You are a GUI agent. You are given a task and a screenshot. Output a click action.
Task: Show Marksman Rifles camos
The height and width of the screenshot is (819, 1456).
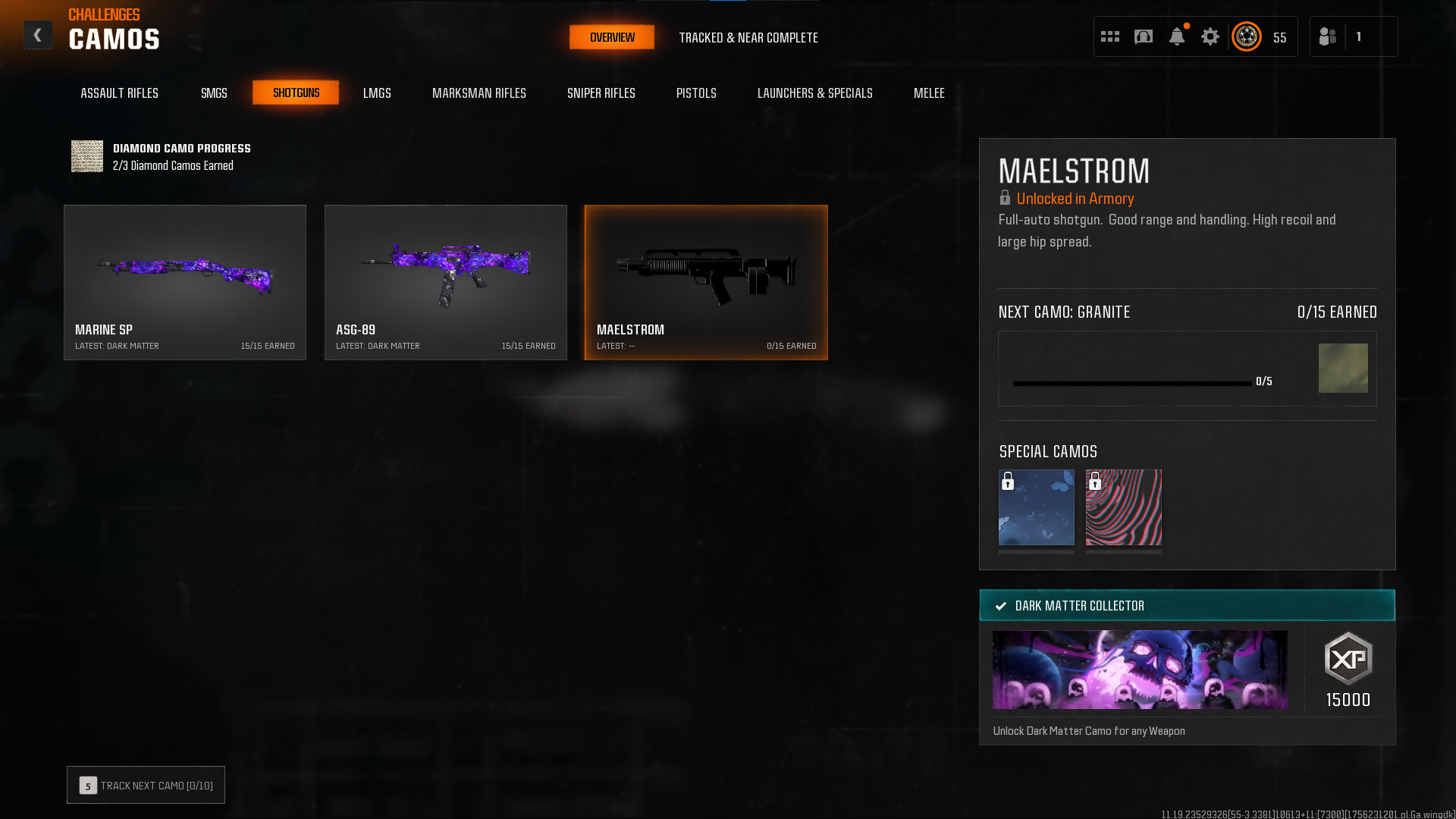click(479, 93)
